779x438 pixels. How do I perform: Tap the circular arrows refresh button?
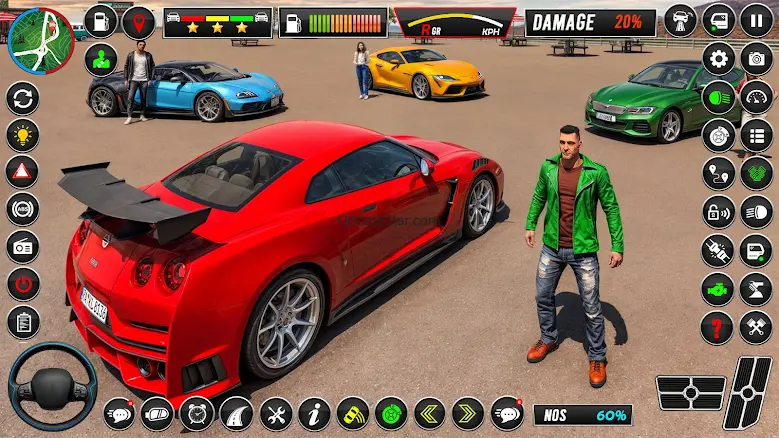(22, 98)
